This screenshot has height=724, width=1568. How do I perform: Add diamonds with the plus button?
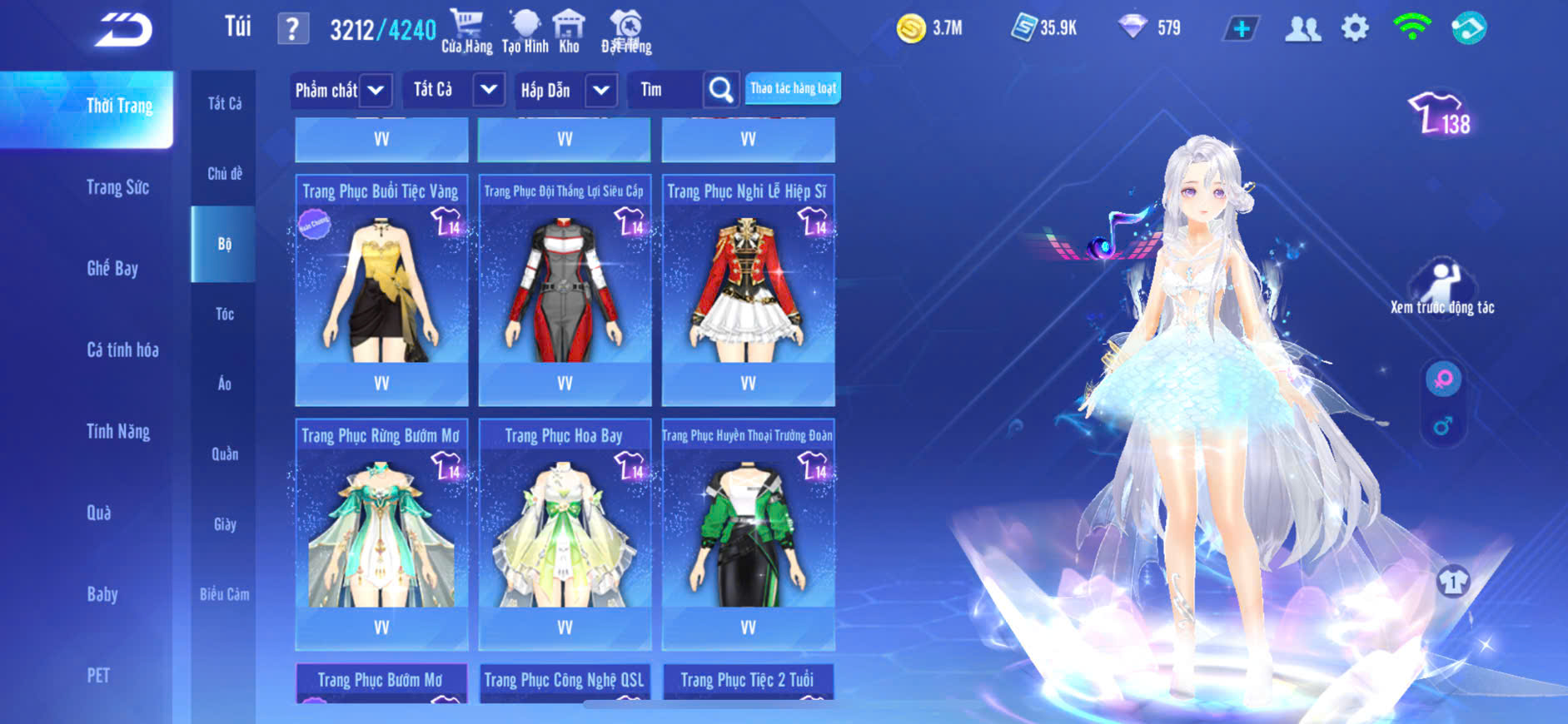coord(1241,29)
